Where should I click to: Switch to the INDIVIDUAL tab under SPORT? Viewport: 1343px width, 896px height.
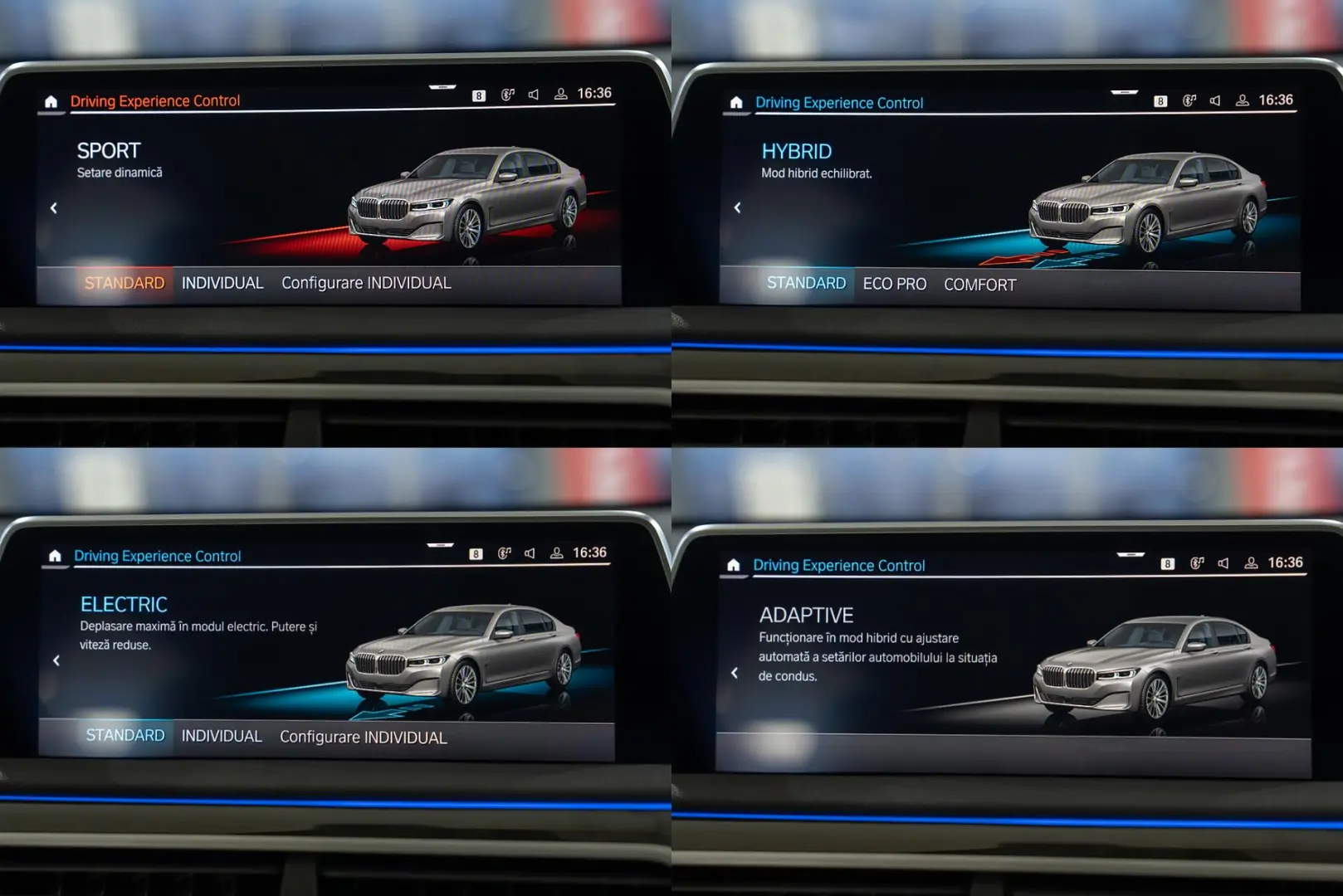pos(221,282)
